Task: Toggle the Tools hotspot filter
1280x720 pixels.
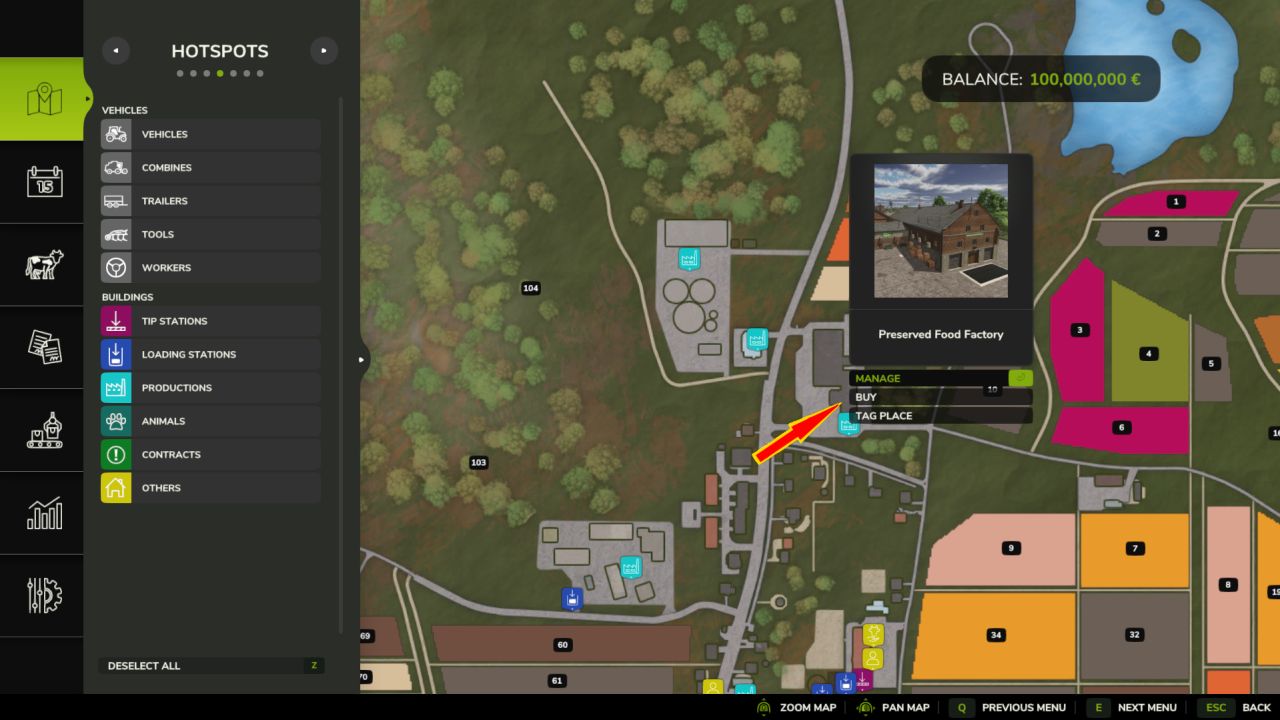Action: (210, 234)
